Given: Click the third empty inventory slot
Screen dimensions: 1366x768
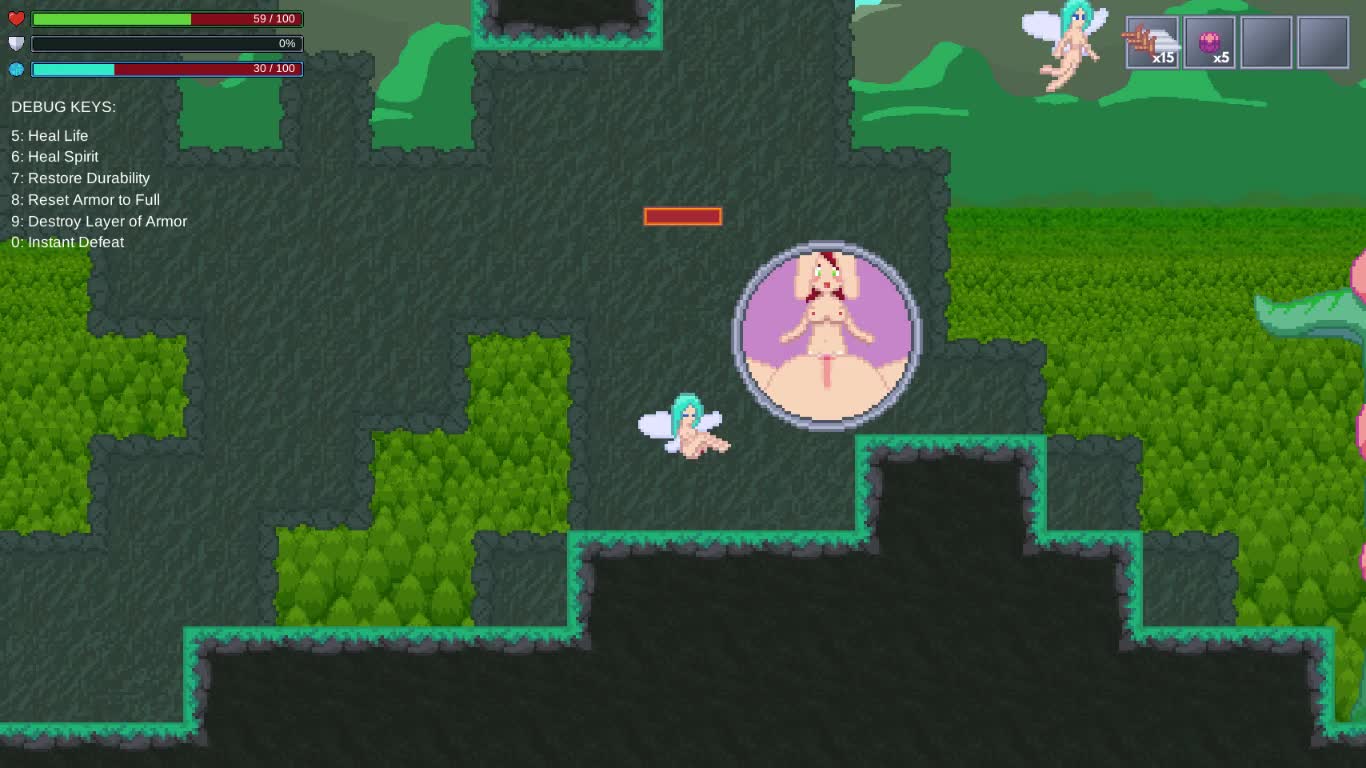Looking at the screenshot, I should point(1266,41).
